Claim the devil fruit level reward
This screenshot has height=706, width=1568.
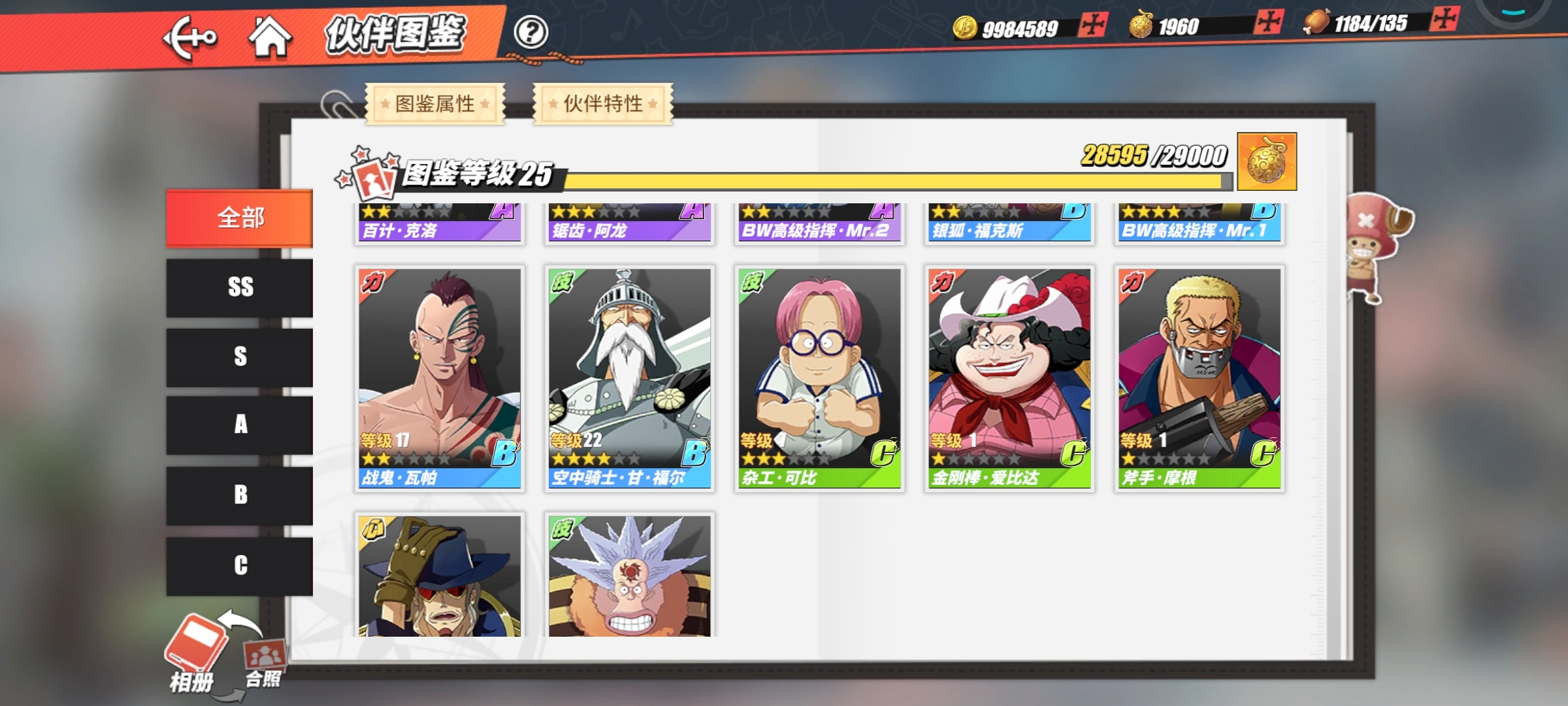(x=1267, y=162)
